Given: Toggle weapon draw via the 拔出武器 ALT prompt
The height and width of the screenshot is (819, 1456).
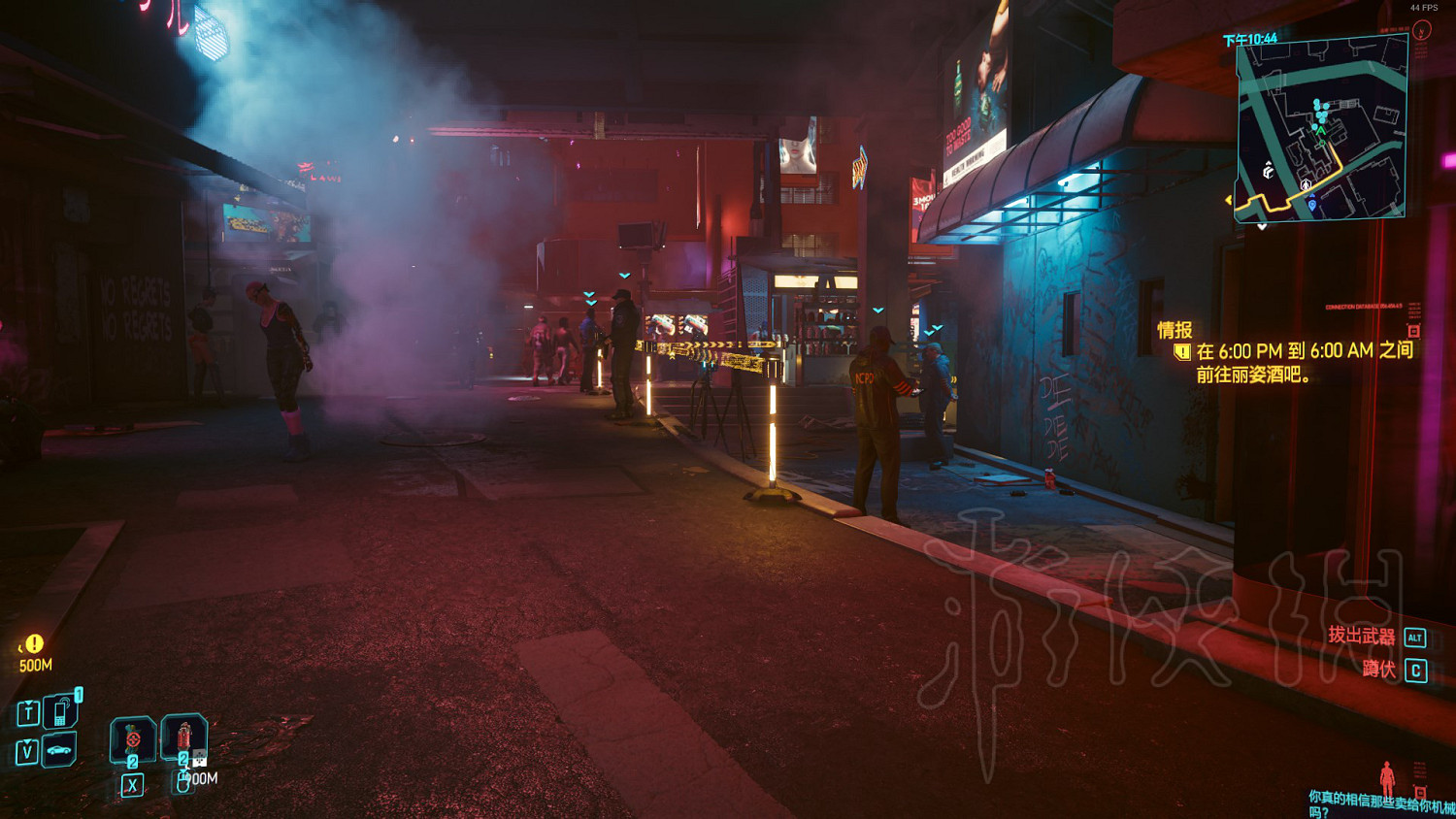Looking at the screenshot, I should (1379, 639).
